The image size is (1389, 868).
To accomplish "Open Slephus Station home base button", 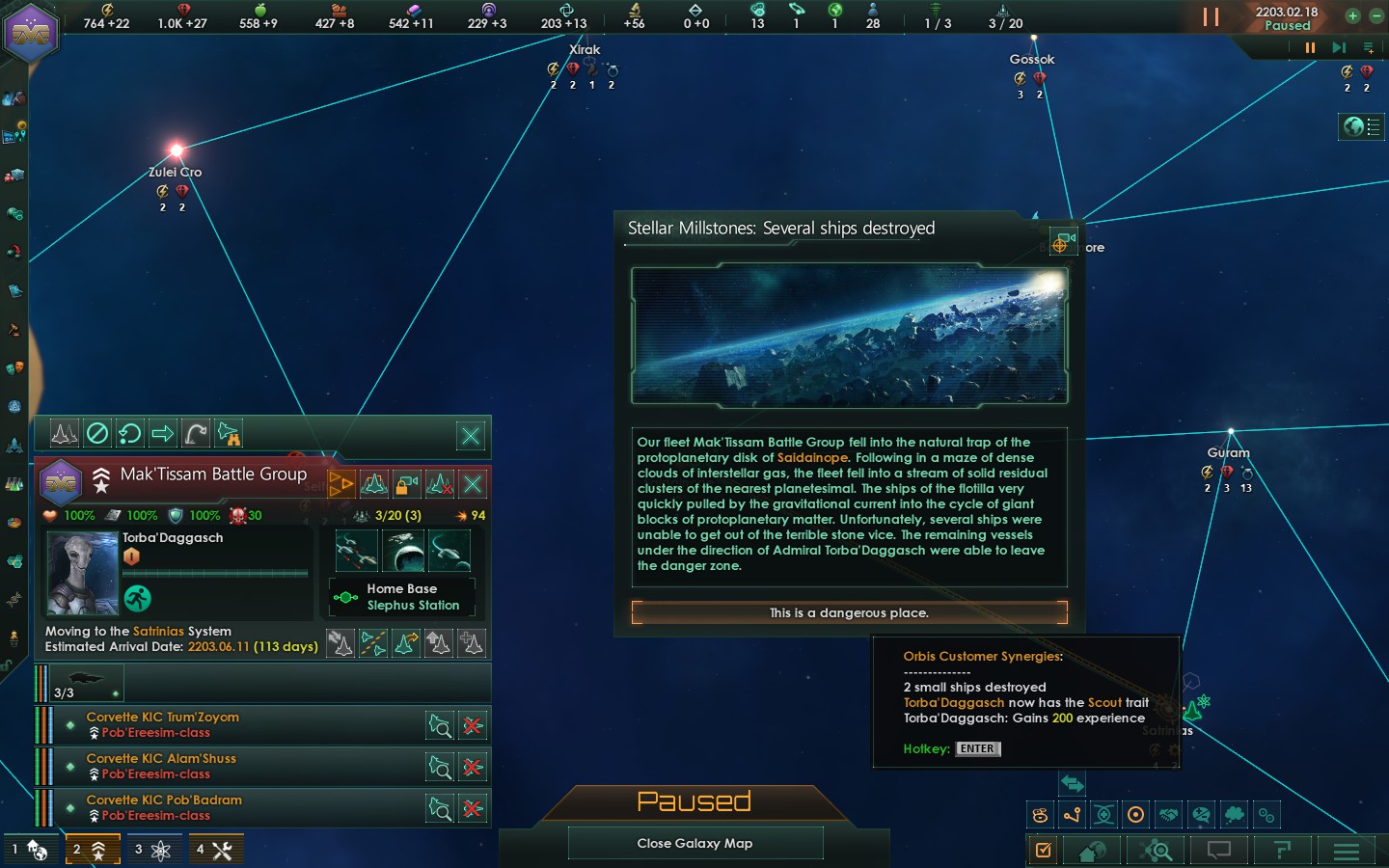I will click(402, 597).
